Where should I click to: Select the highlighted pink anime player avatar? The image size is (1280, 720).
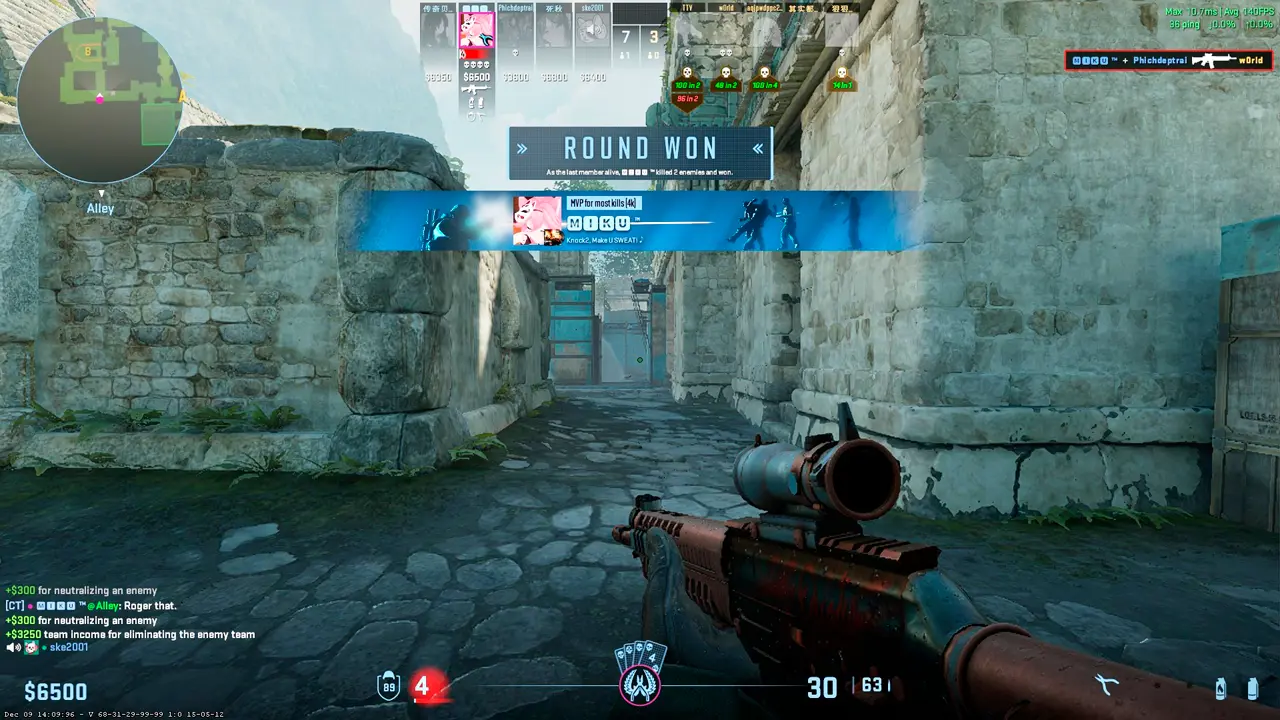coord(477,30)
